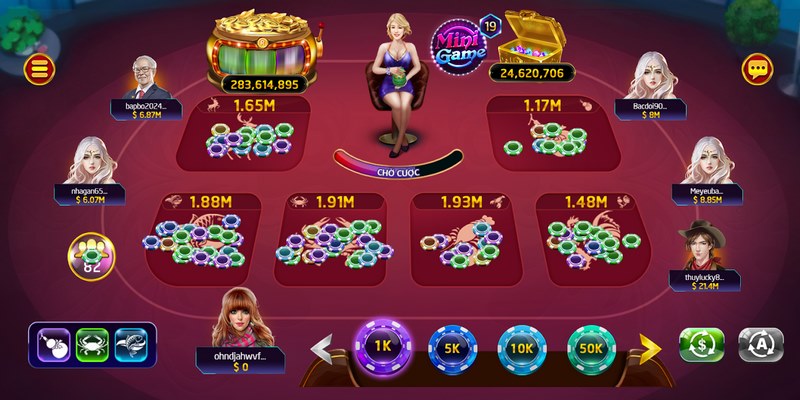Pick the 10K betting chip

(x=521, y=348)
